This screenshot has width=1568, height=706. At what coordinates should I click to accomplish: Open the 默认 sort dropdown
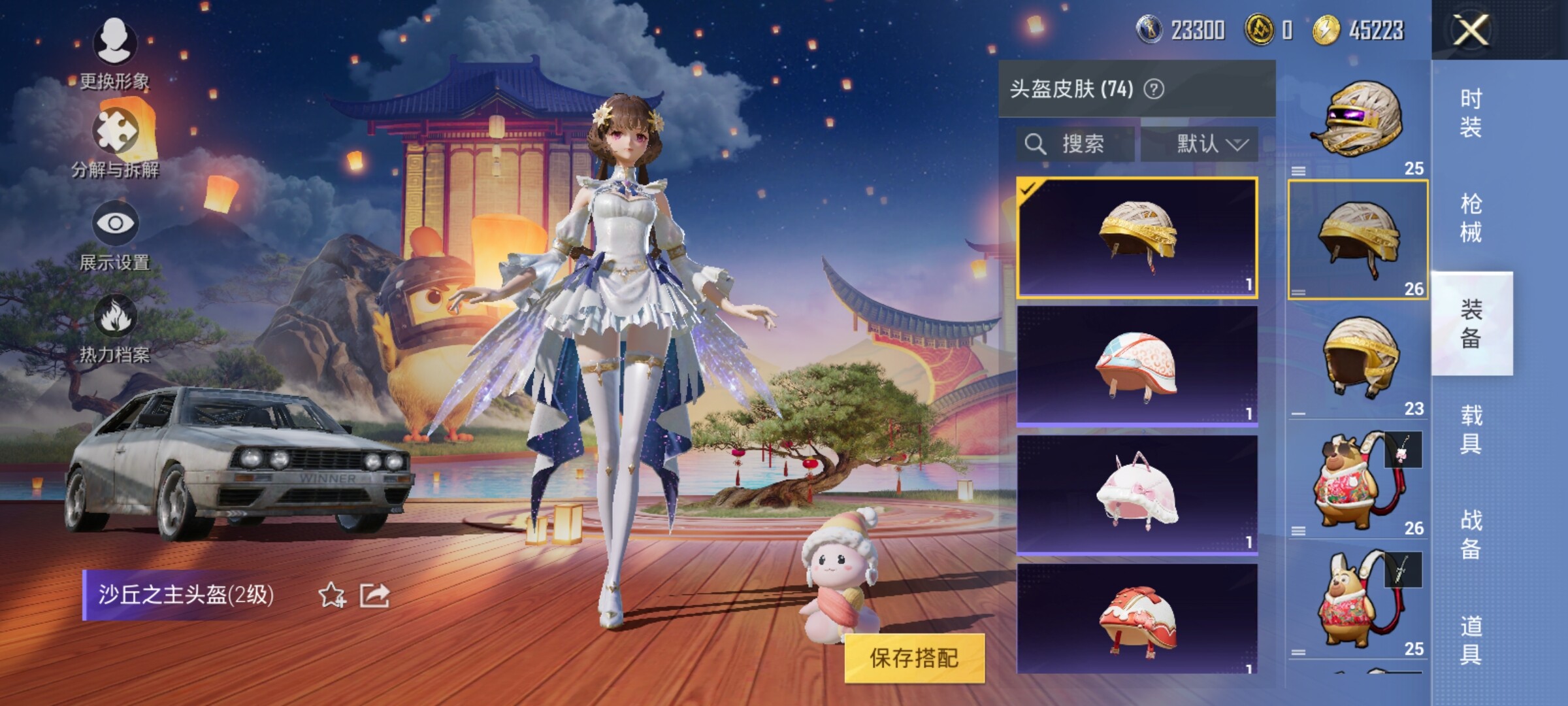click(1200, 144)
